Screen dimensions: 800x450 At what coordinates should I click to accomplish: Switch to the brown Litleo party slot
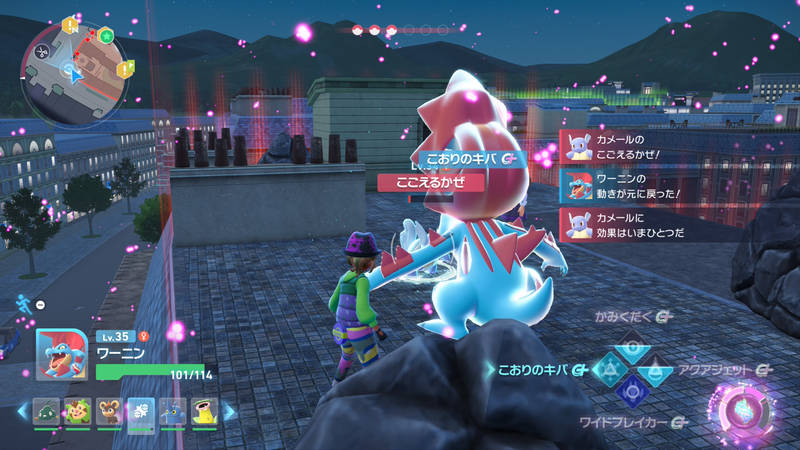coord(110,410)
